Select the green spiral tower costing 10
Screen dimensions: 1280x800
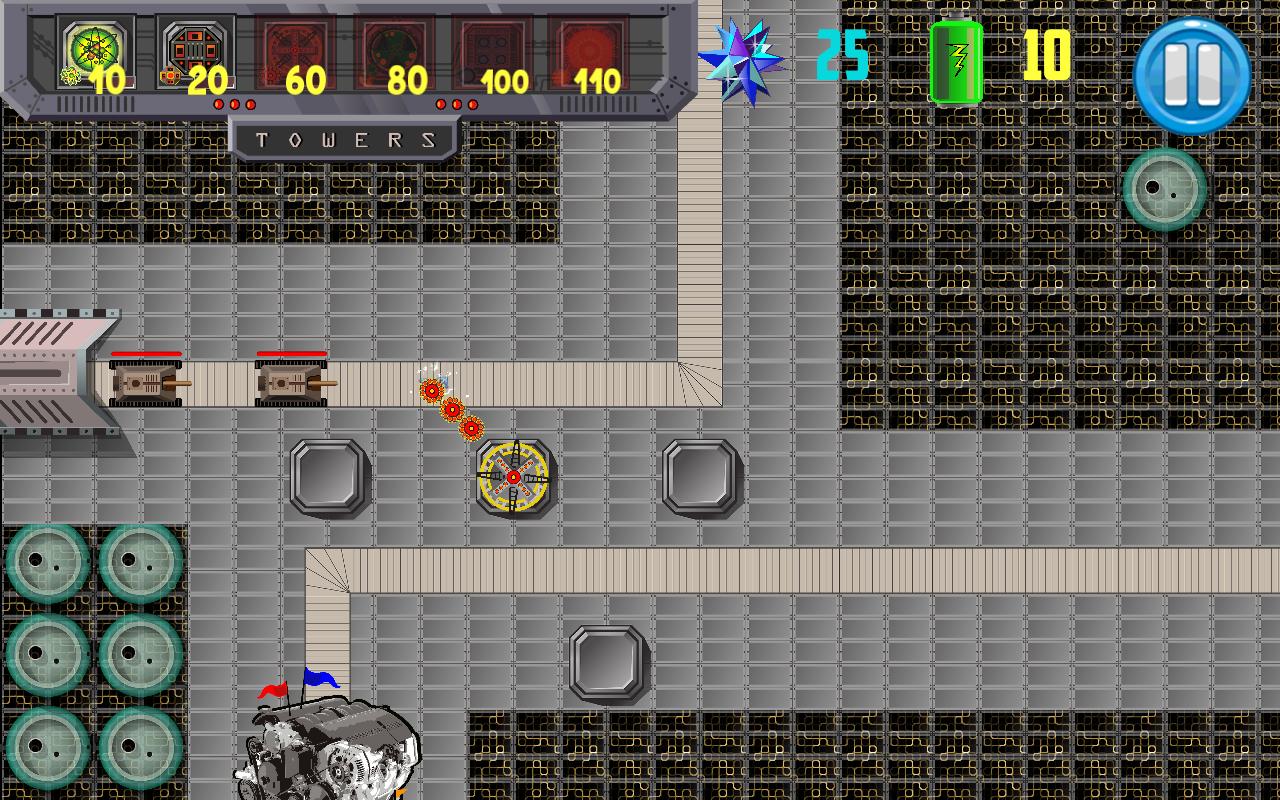point(95,47)
